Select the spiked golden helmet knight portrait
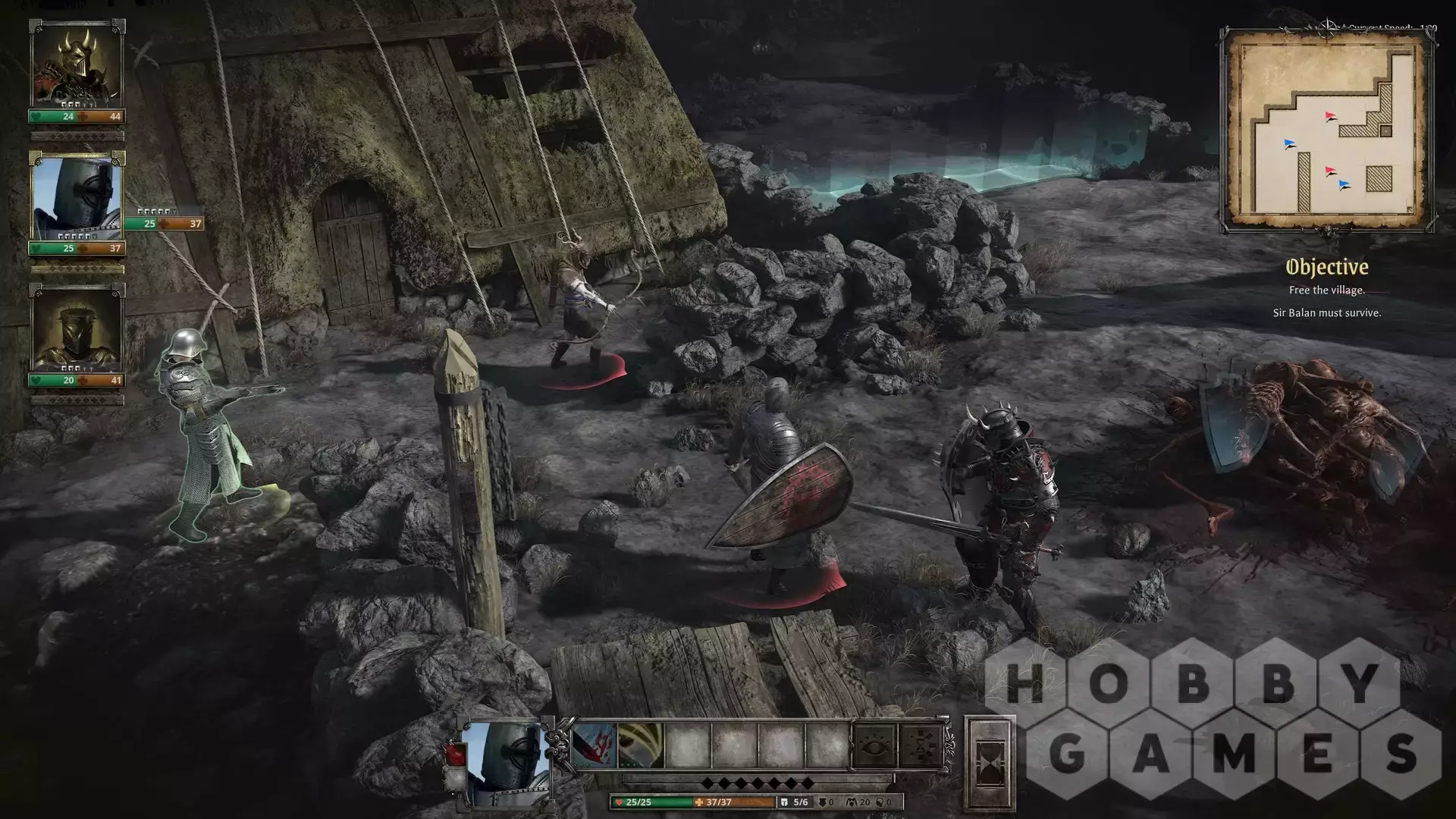Screen dimensions: 1456x819 click(x=76, y=330)
